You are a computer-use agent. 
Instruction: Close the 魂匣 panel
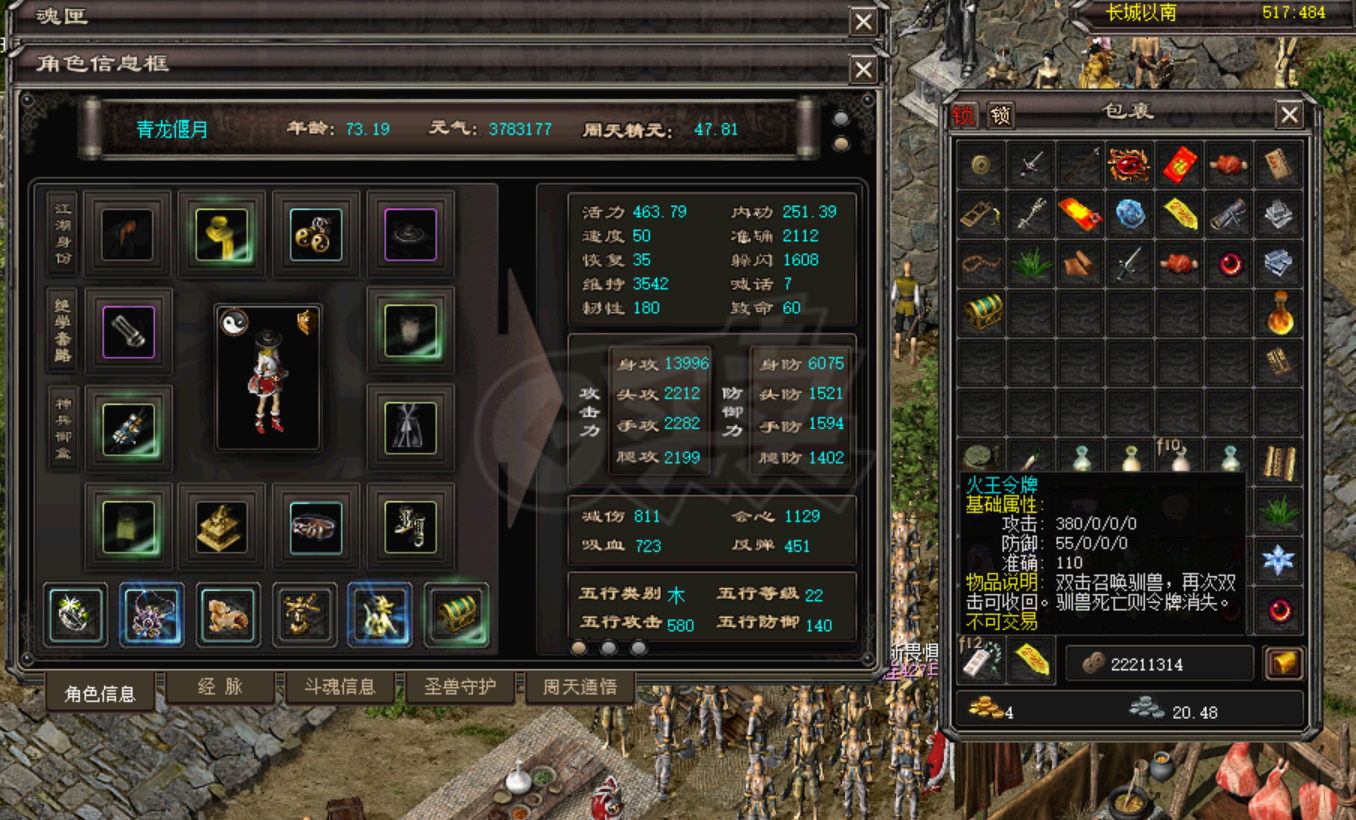863,22
